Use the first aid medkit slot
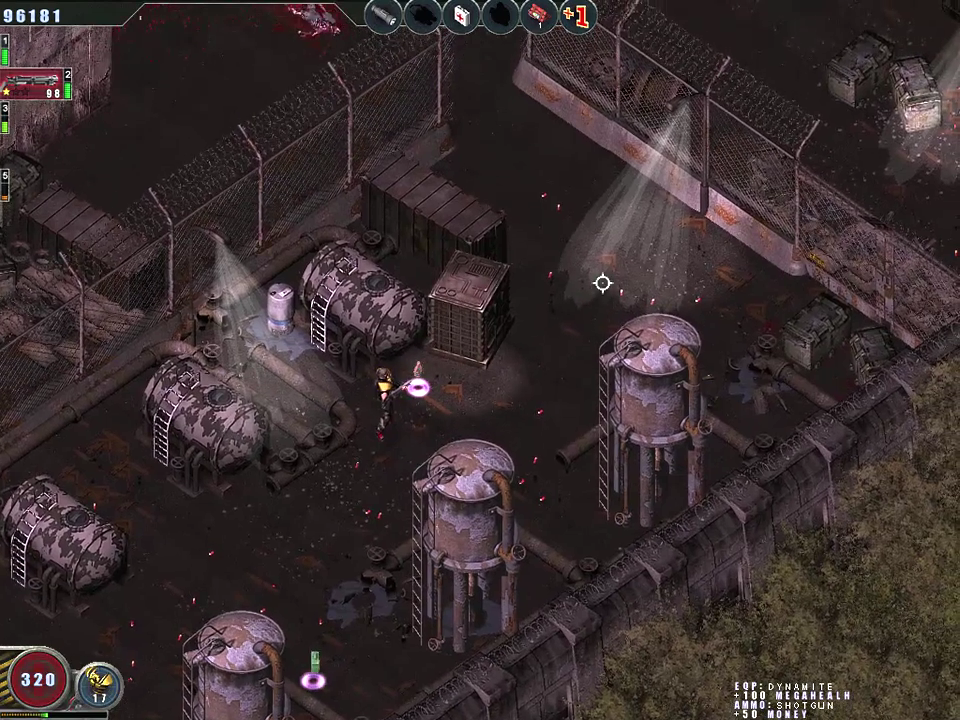The image size is (960, 720). 461,16
